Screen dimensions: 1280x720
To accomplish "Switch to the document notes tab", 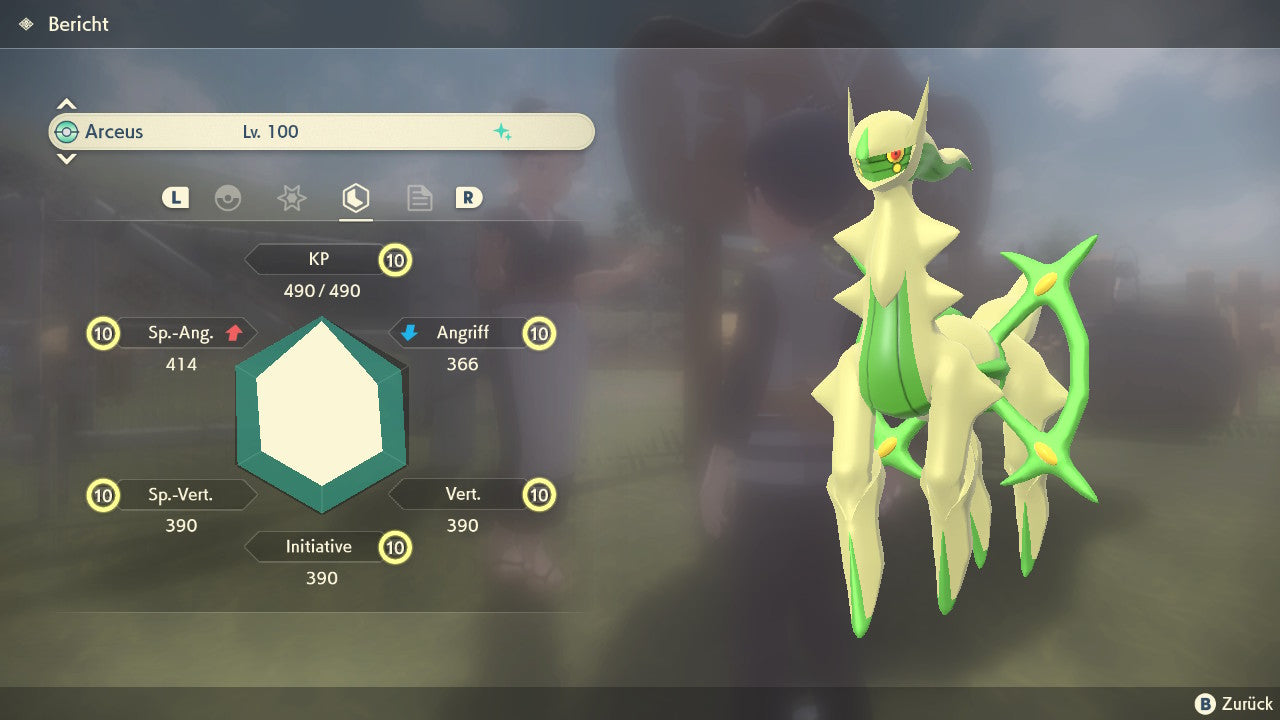I will click(x=419, y=198).
